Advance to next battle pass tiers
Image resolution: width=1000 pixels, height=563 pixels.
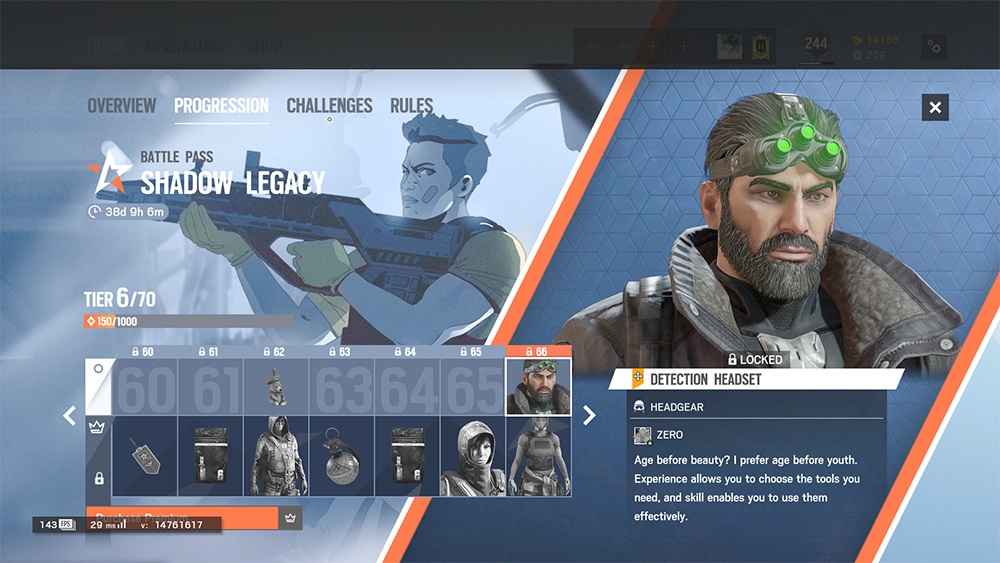tap(589, 415)
